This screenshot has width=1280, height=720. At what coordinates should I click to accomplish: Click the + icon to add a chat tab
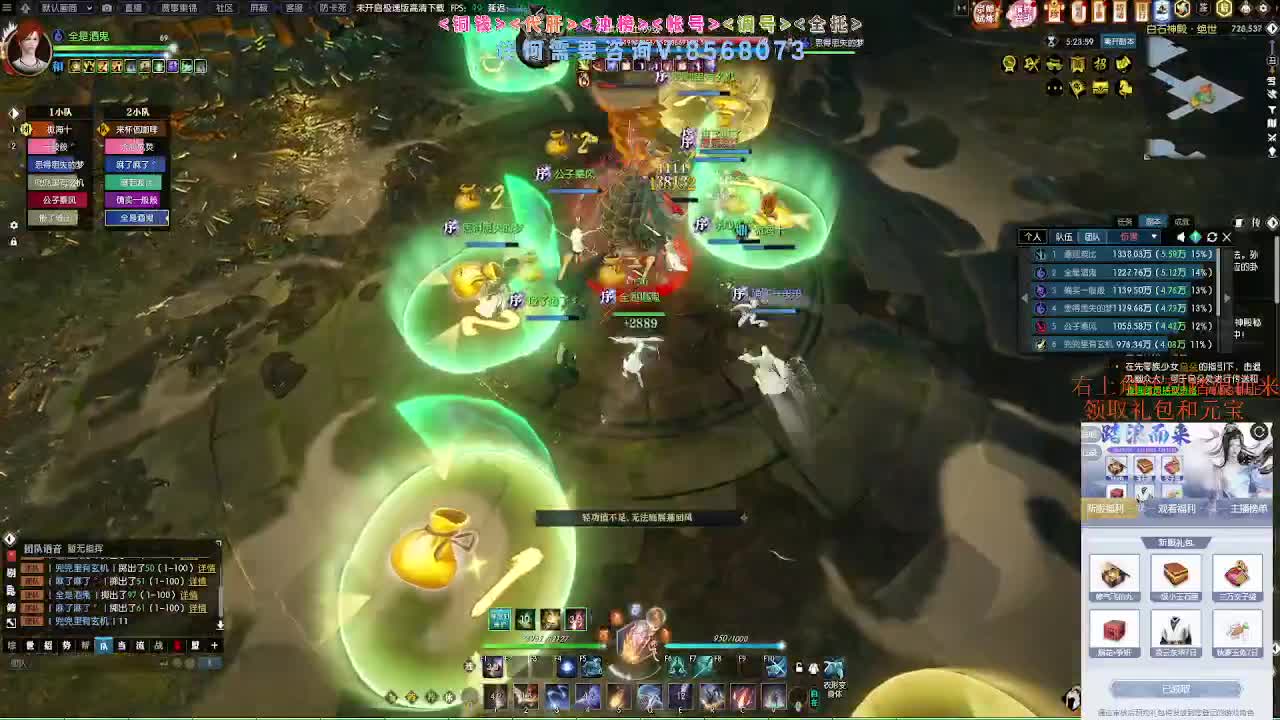coord(214,646)
